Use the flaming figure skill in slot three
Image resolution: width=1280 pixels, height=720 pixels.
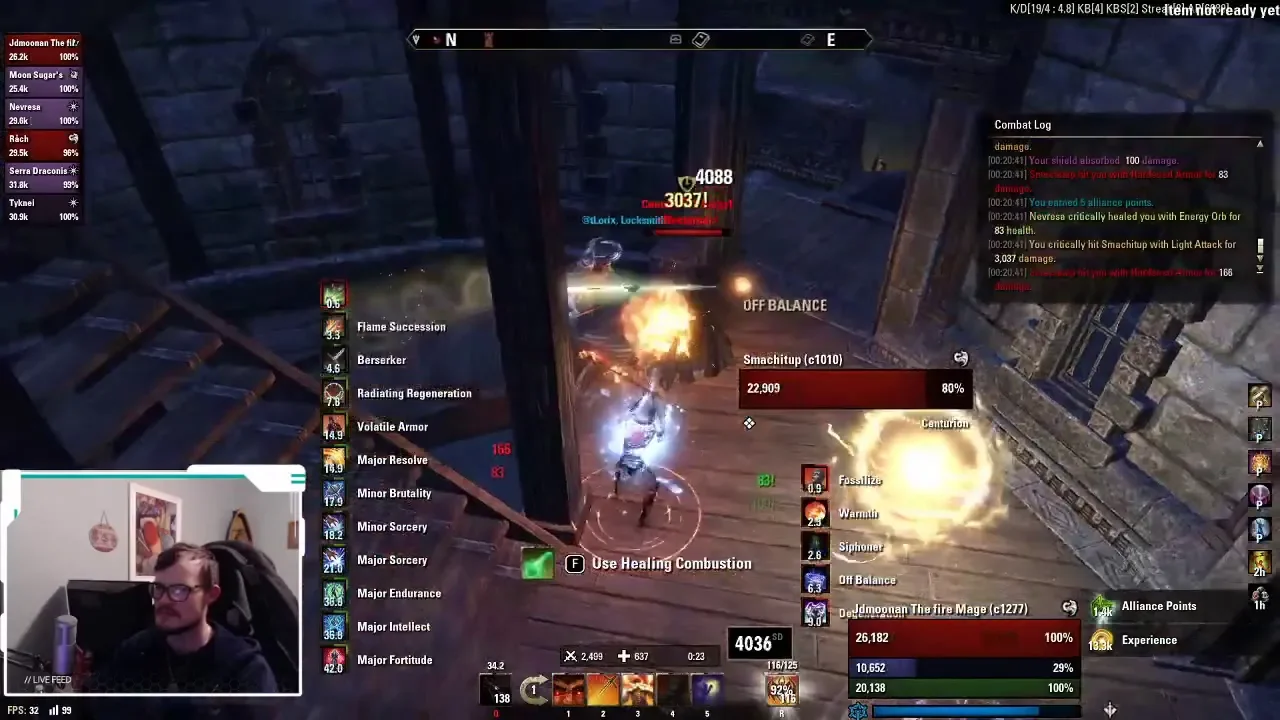(637, 689)
